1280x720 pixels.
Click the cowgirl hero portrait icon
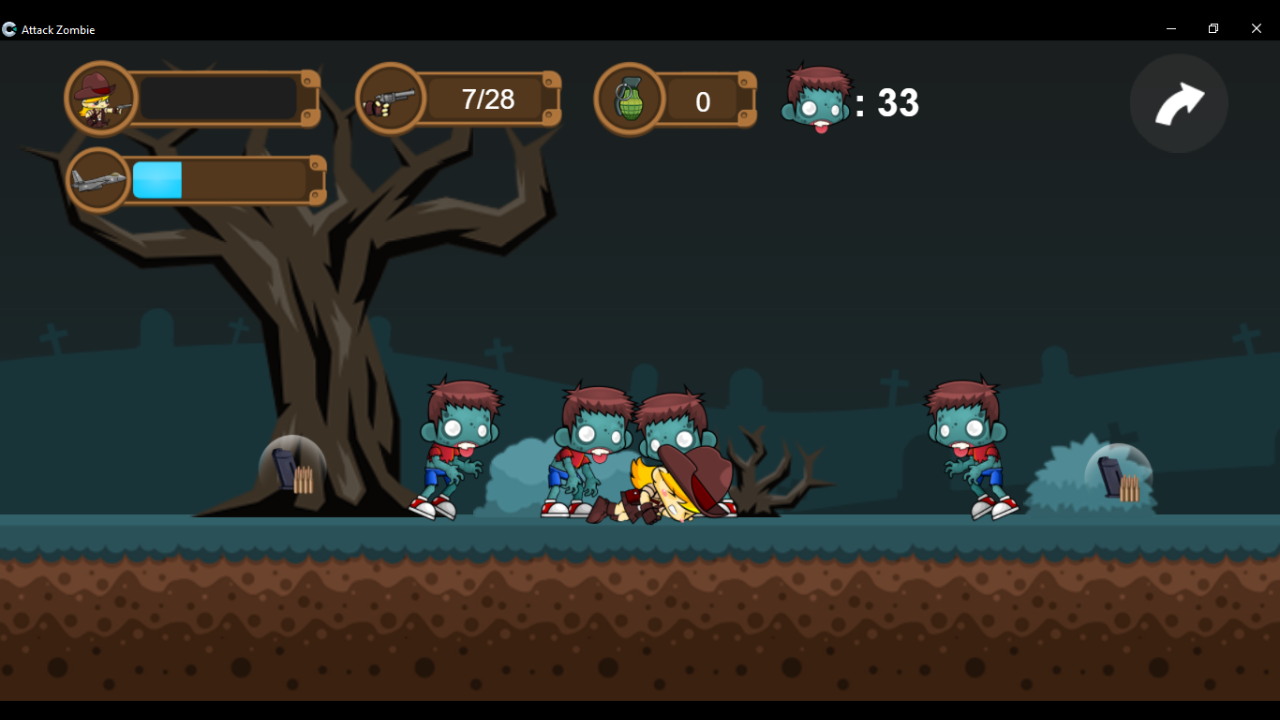tap(98, 97)
